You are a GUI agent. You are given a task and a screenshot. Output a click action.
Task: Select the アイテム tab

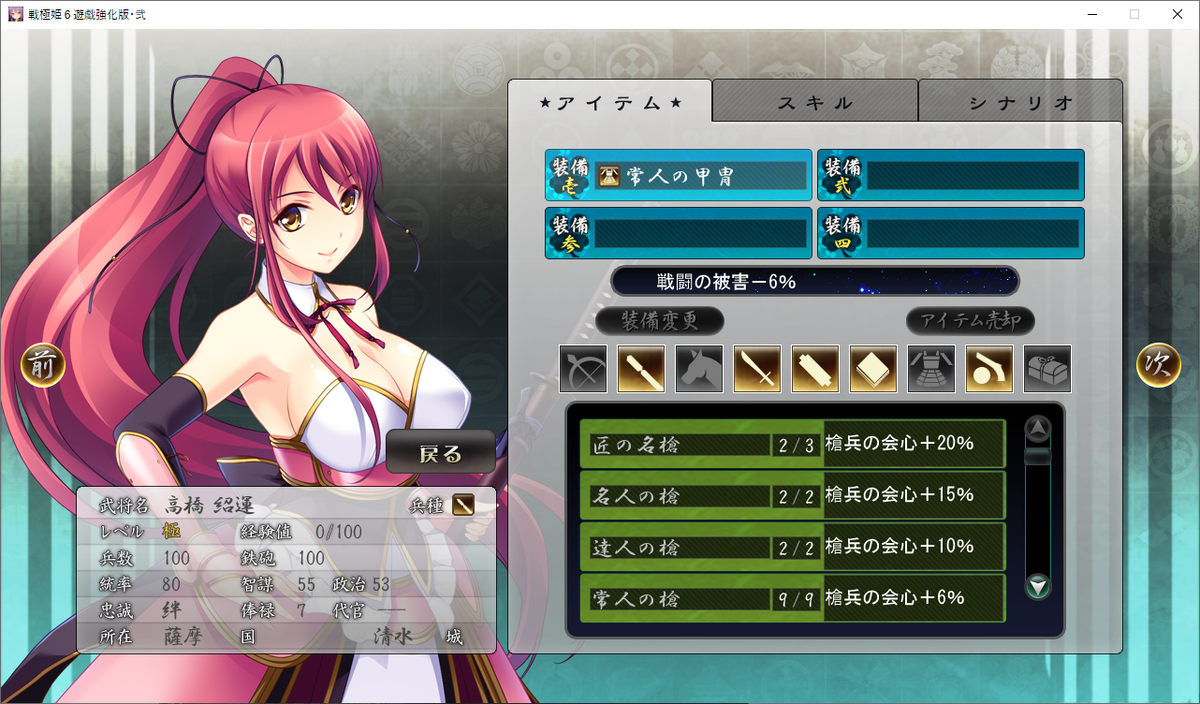click(x=610, y=102)
